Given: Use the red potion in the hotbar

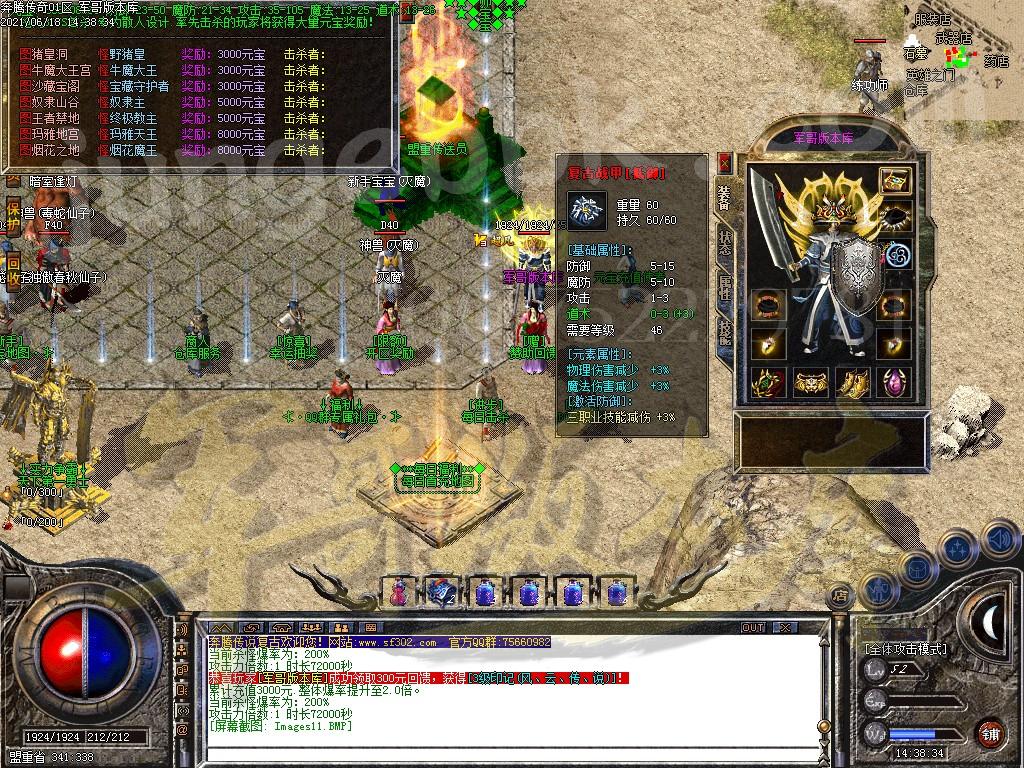Looking at the screenshot, I should 398,592.
